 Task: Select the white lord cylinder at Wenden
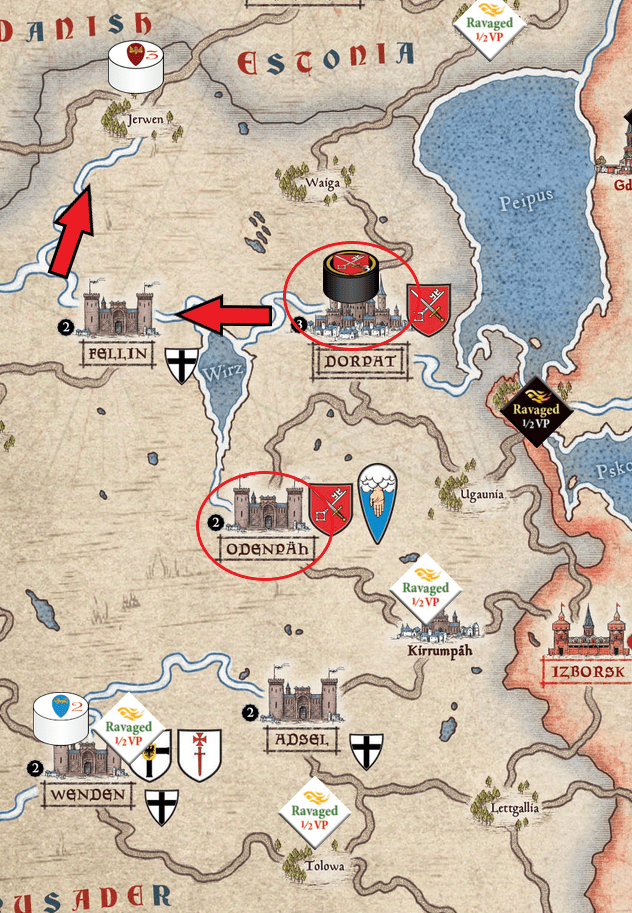click(61, 718)
